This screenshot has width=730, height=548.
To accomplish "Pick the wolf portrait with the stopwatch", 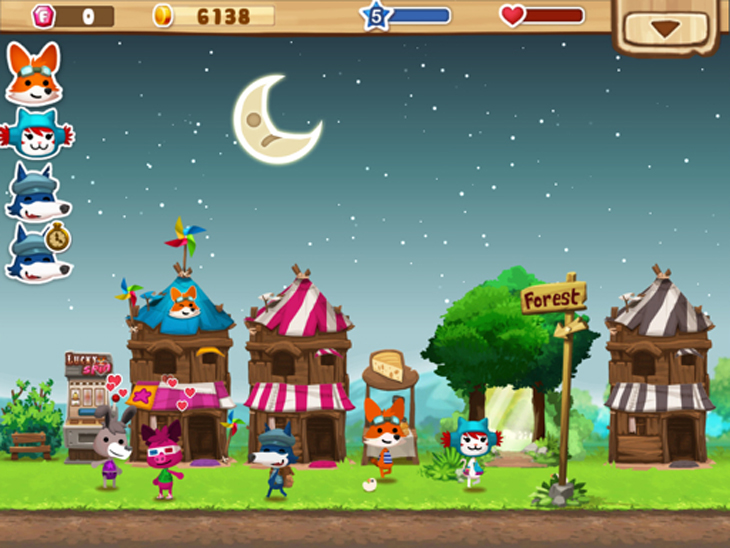I will click(36, 254).
